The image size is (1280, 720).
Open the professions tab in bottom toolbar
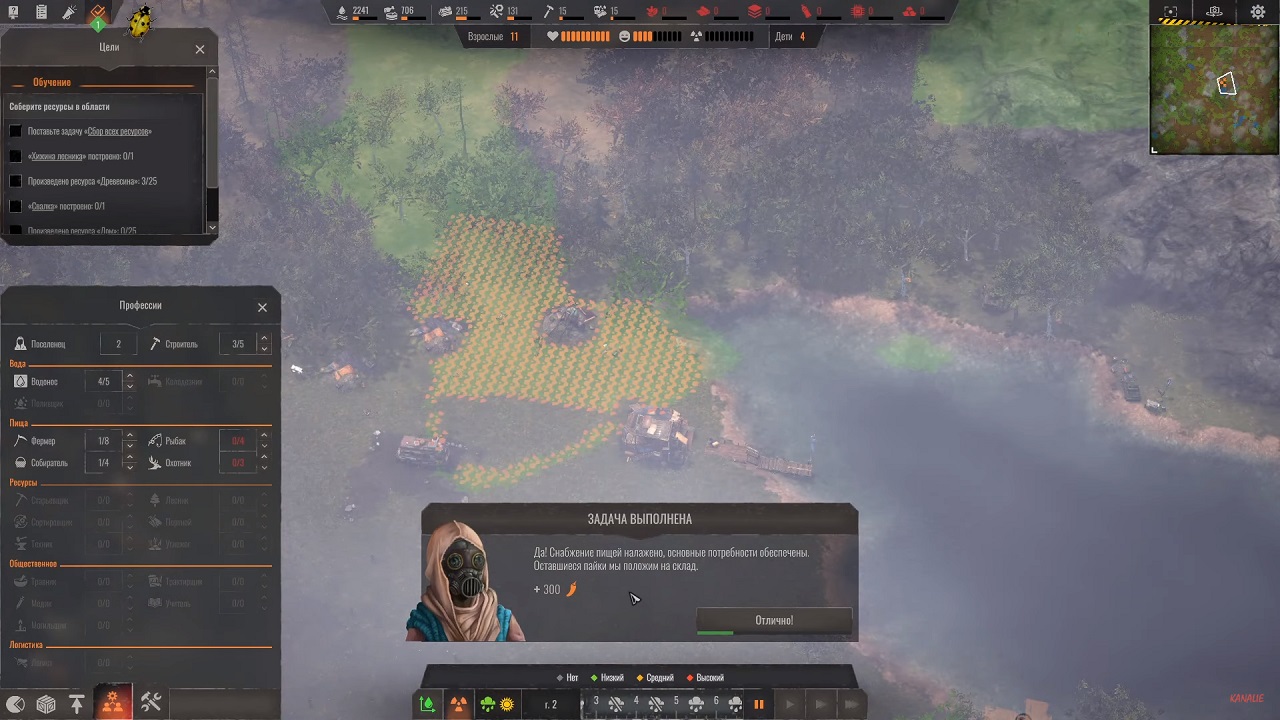[112, 703]
